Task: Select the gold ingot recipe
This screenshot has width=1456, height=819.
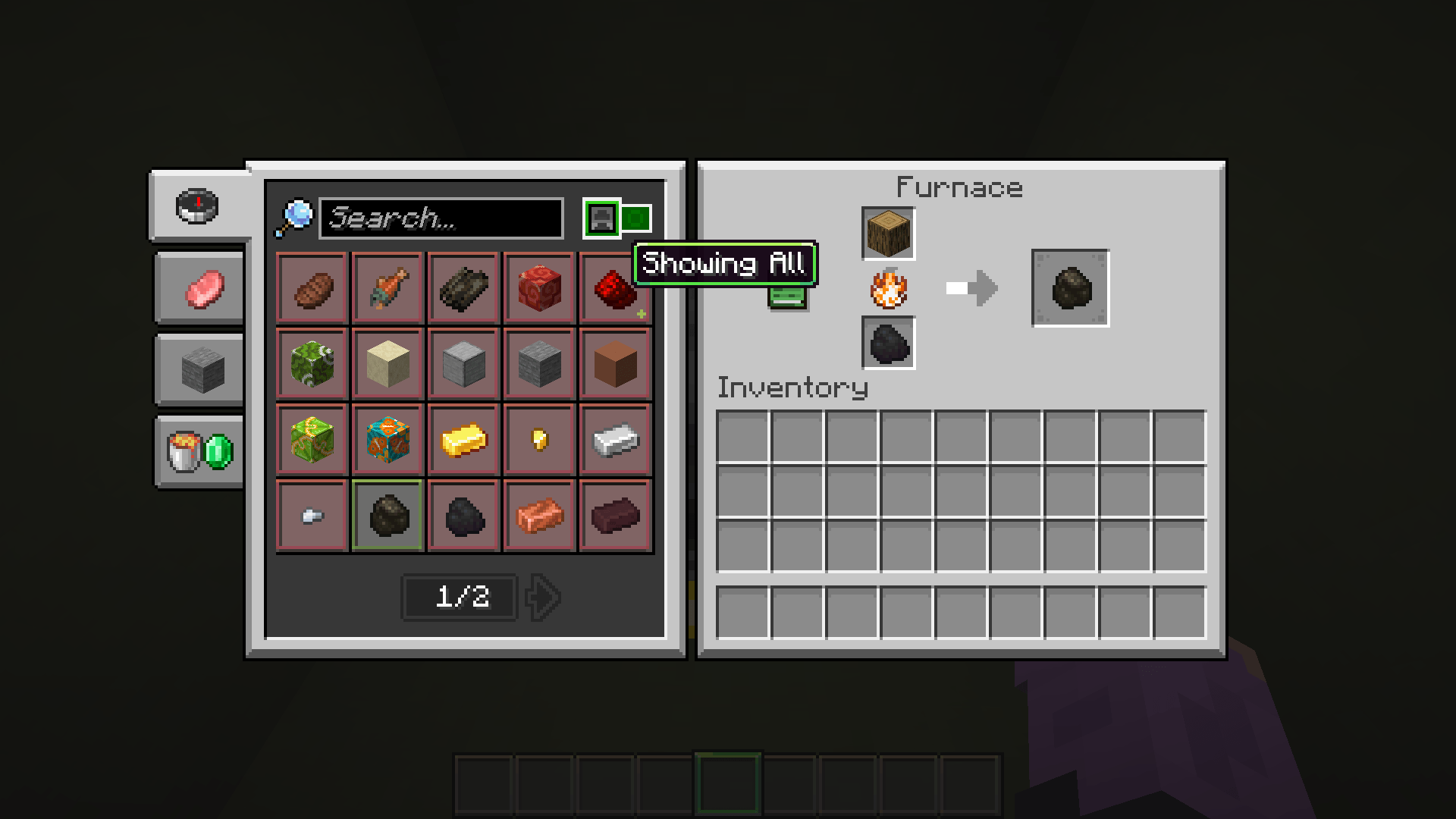Action: (463, 440)
